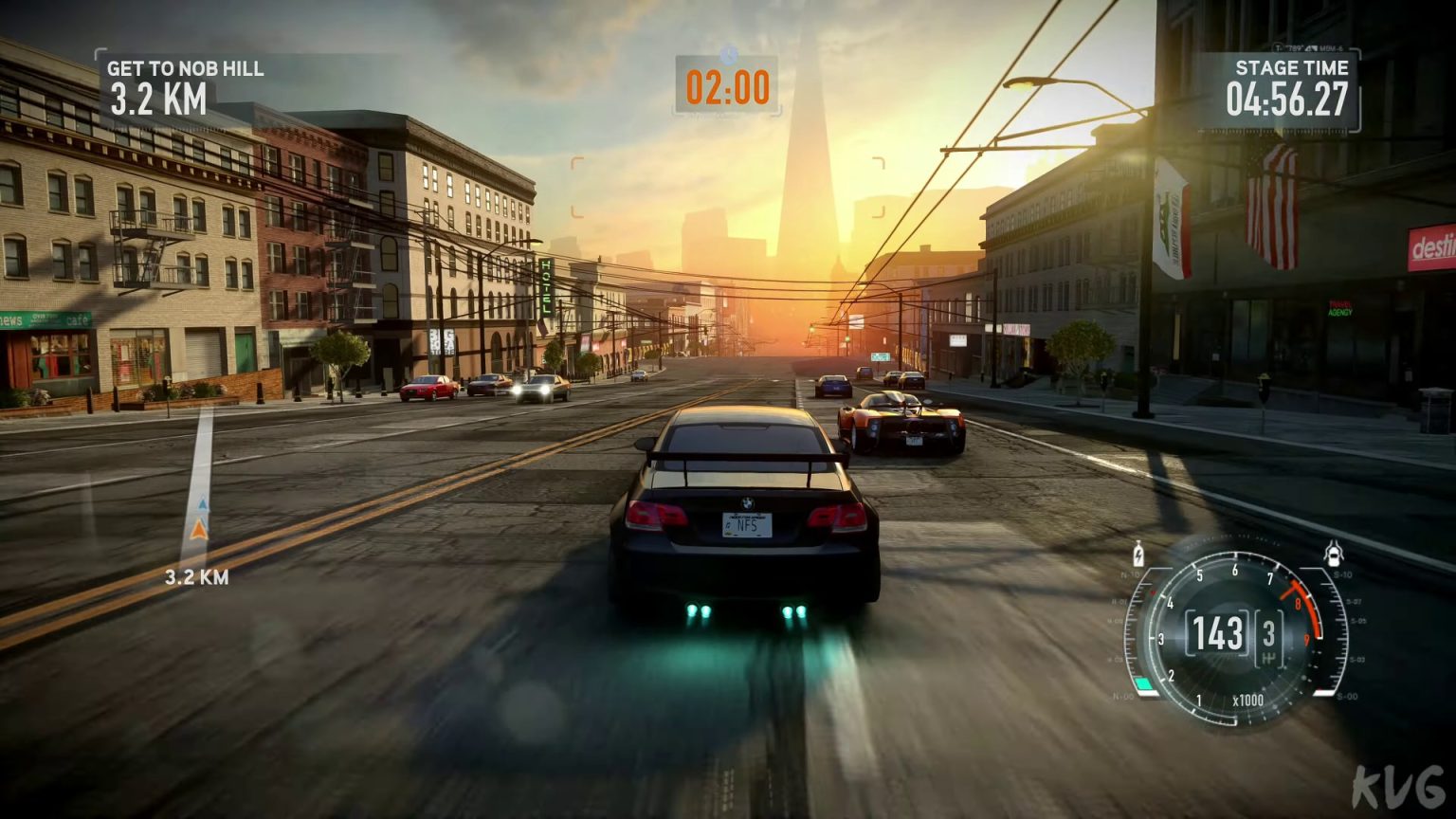Click the nitrous bottle icon on the speedometer

click(x=1137, y=555)
